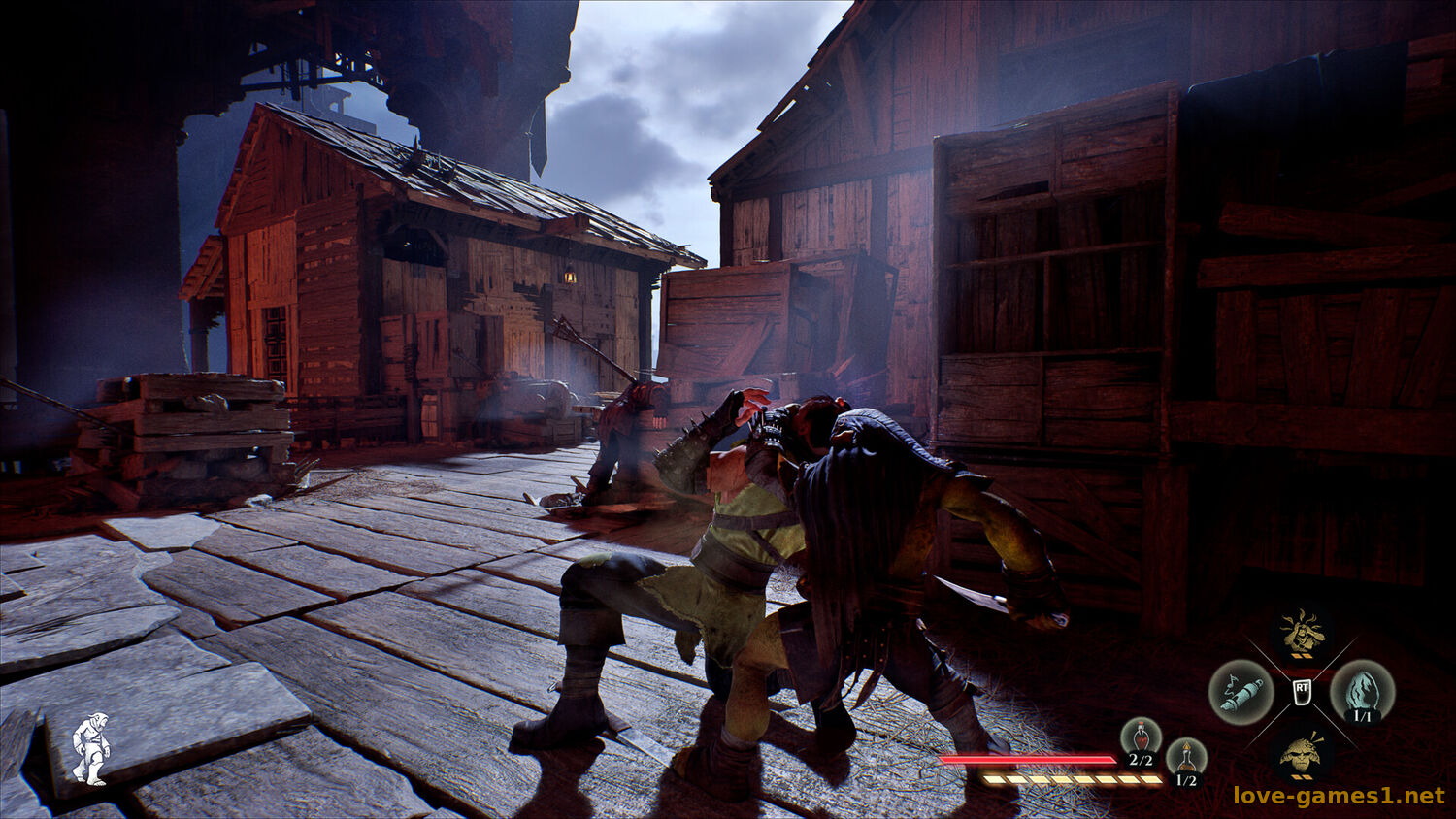1456x819 pixels.
Task: Click the white walking orc stance indicator
Action: point(90,748)
